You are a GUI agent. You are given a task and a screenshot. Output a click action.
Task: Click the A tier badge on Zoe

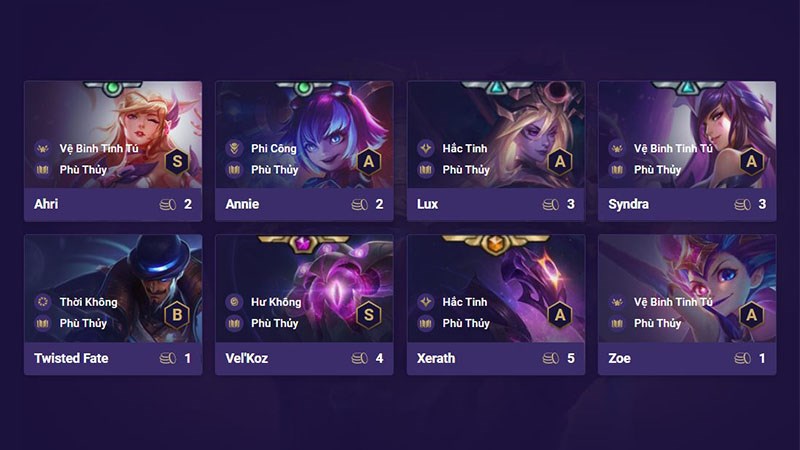752,313
